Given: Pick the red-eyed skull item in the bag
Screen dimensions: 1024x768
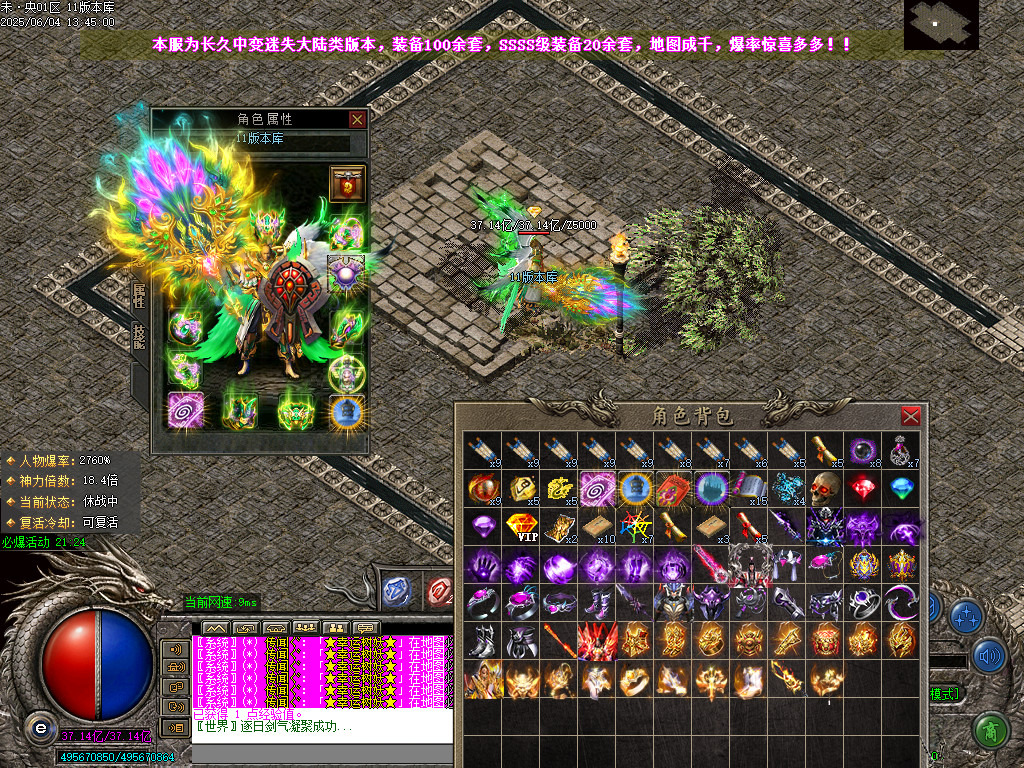Looking at the screenshot, I should [826, 489].
